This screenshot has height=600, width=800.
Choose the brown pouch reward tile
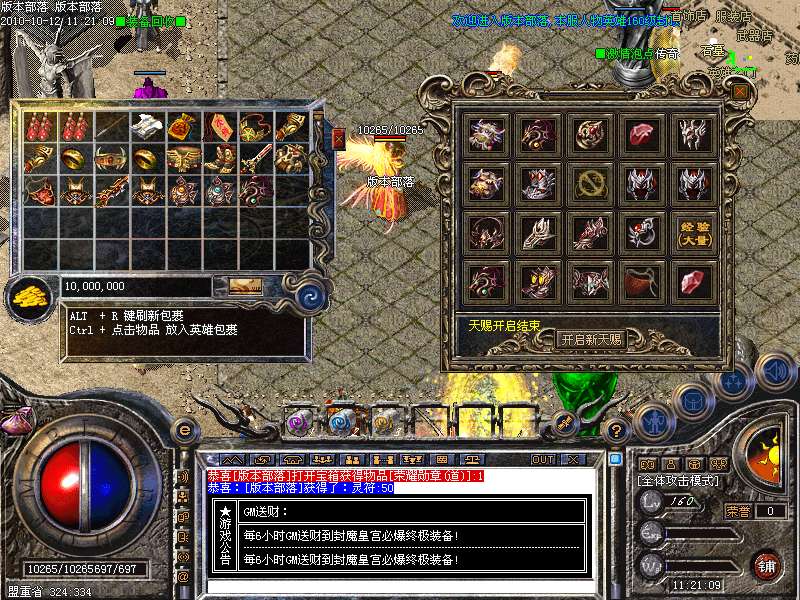[x=640, y=282]
